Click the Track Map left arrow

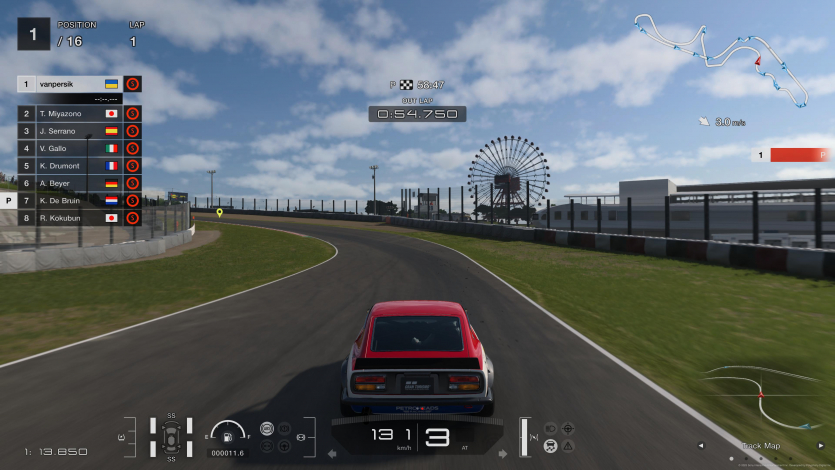coord(700,446)
